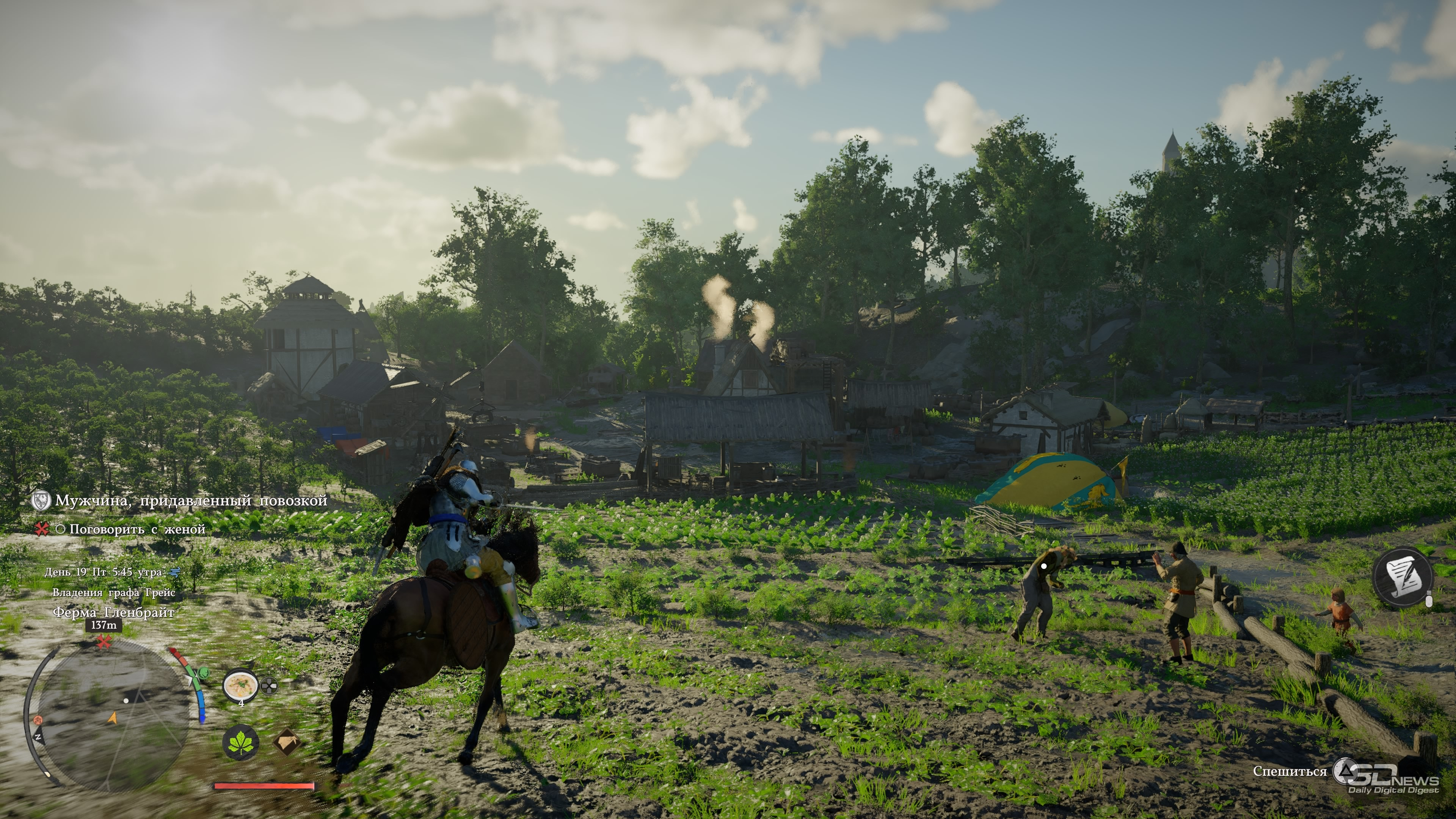Select the porridge bowl quick item
Viewport: 1456px width, 819px height.
tap(240, 686)
